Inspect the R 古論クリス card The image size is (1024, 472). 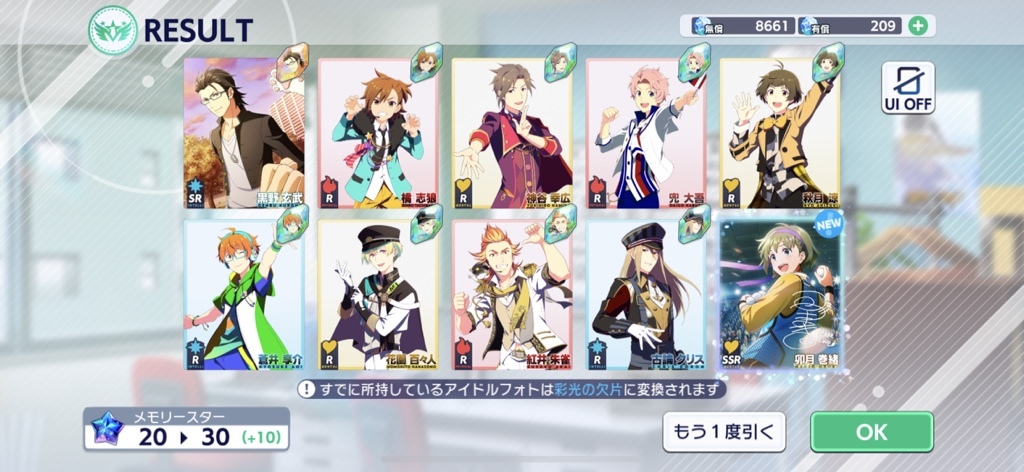click(646, 295)
